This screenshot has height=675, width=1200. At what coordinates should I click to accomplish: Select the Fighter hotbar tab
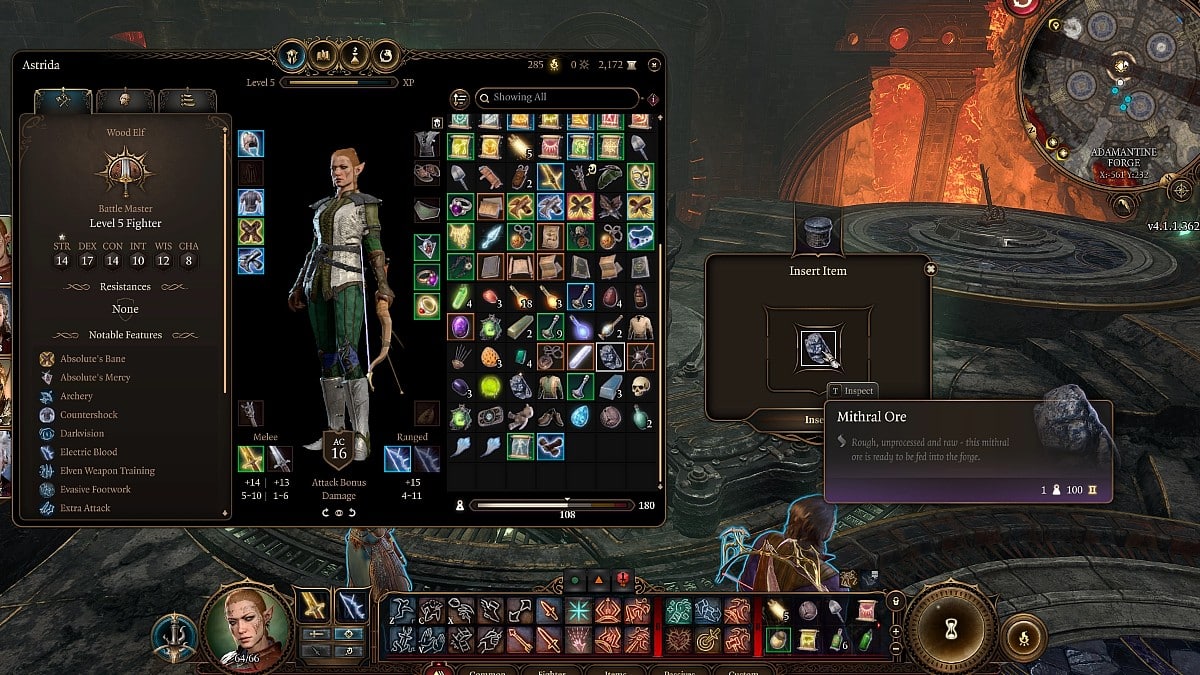point(550,672)
